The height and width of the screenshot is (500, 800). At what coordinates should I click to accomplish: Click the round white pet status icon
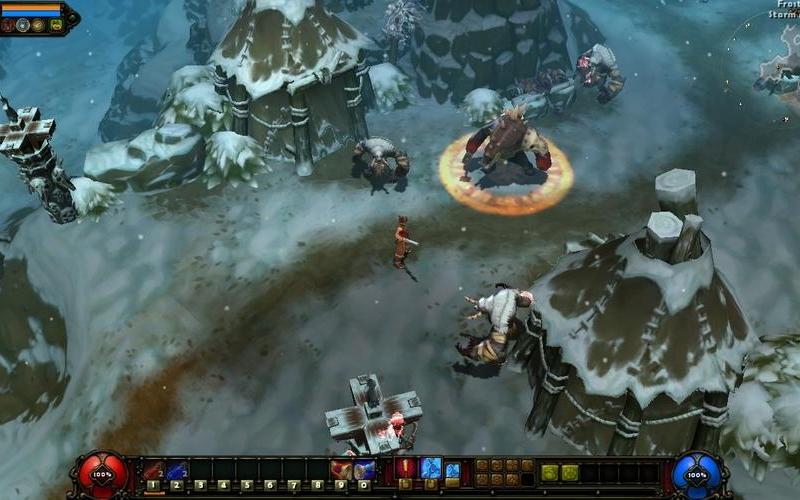[x=22, y=25]
